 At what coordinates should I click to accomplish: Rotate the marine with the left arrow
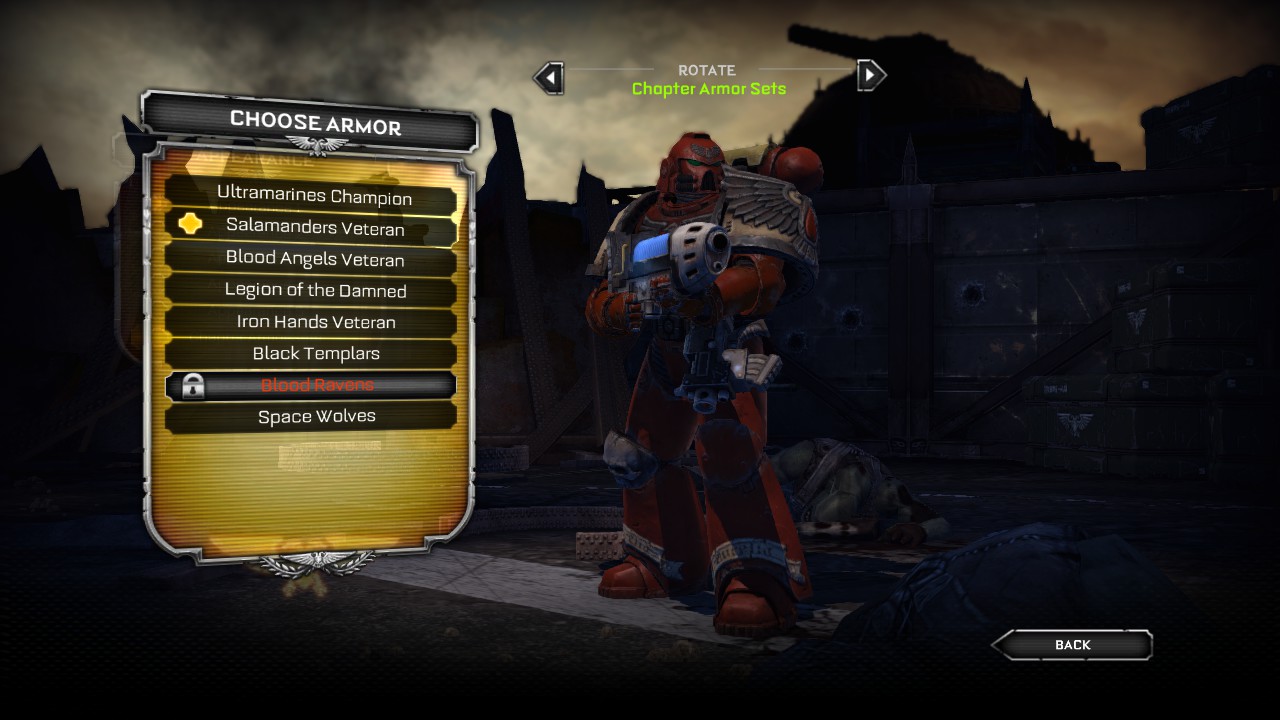pyautogui.click(x=549, y=76)
